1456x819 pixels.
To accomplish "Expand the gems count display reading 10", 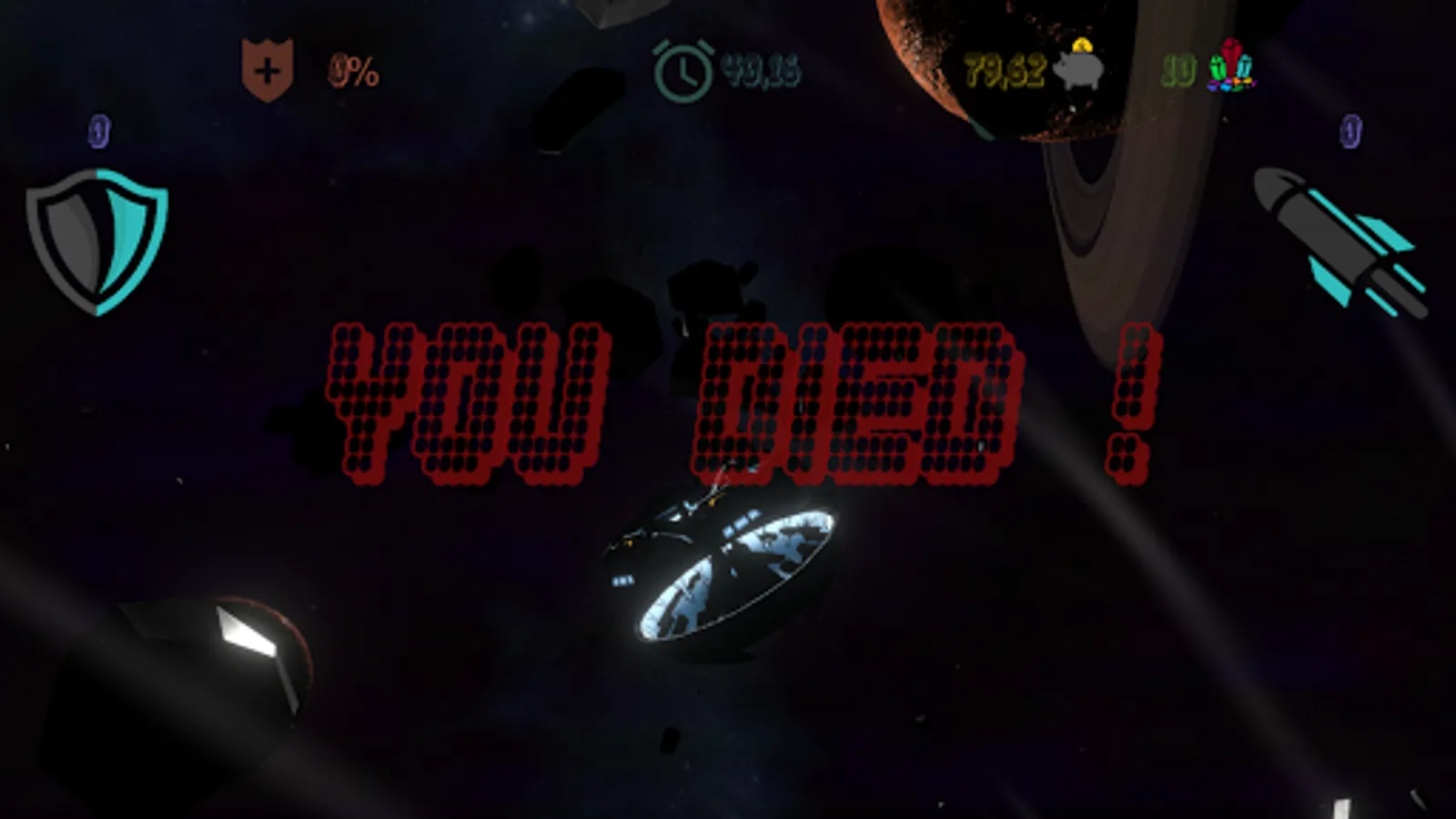I will click(x=1178, y=66).
